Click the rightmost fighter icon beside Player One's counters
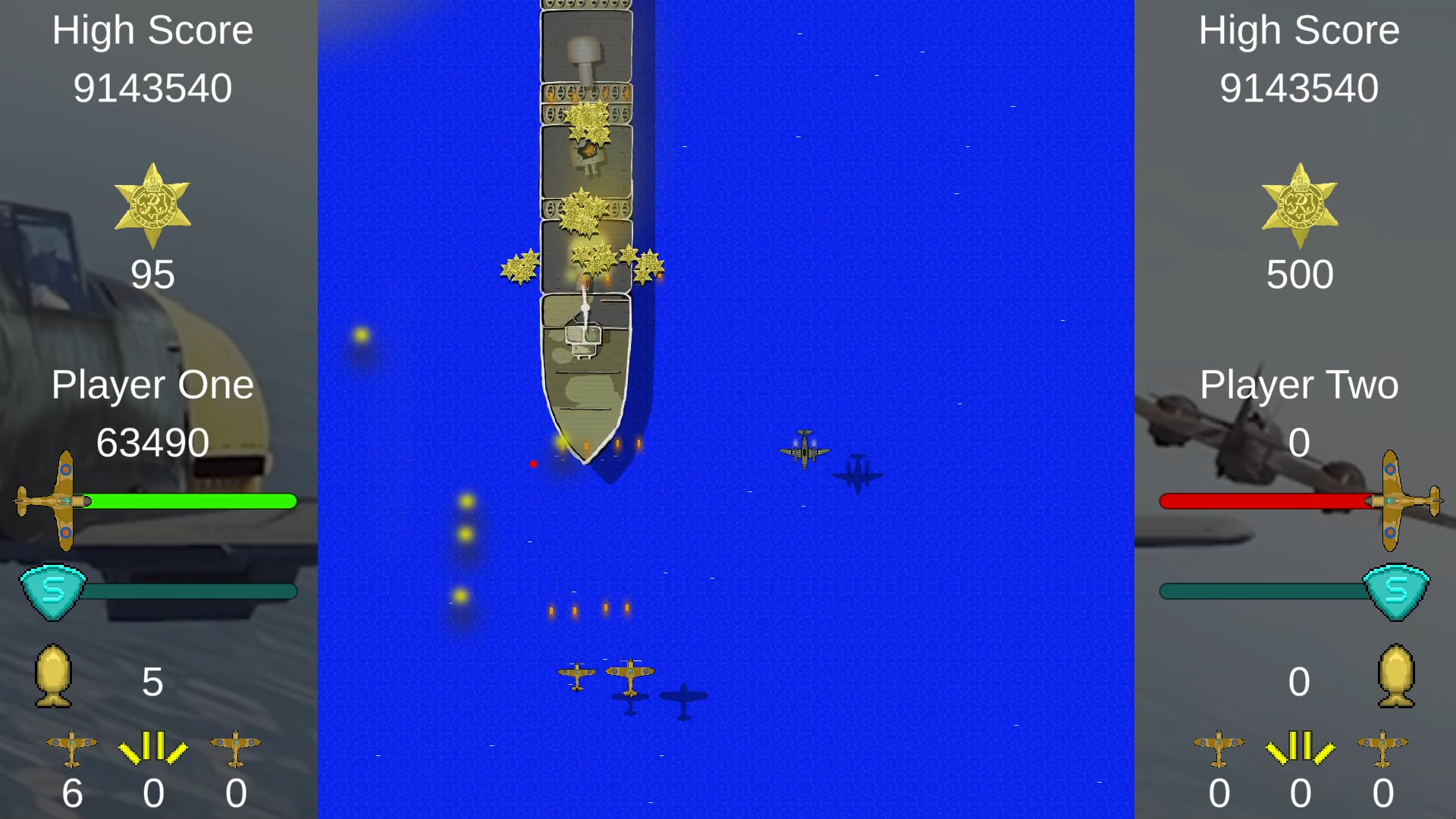 (x=235, y=749)
